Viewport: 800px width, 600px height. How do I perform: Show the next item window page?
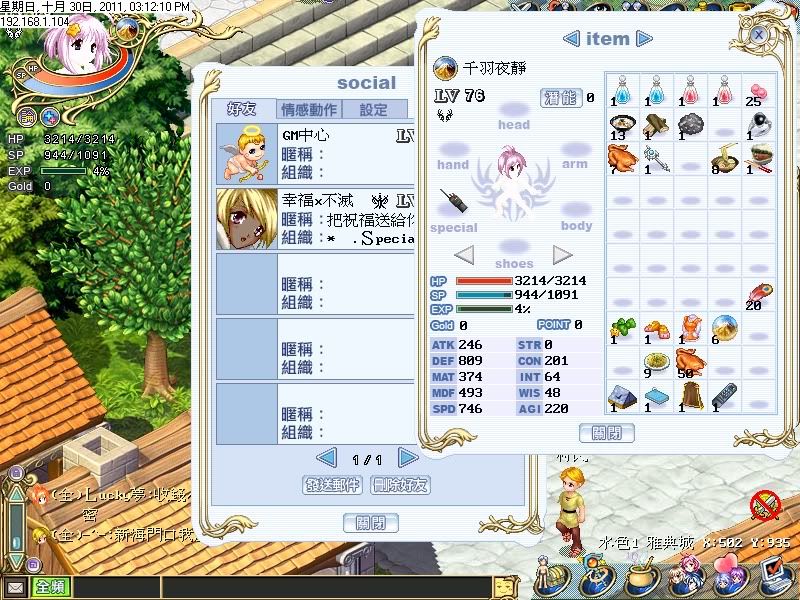click(645, 39)
